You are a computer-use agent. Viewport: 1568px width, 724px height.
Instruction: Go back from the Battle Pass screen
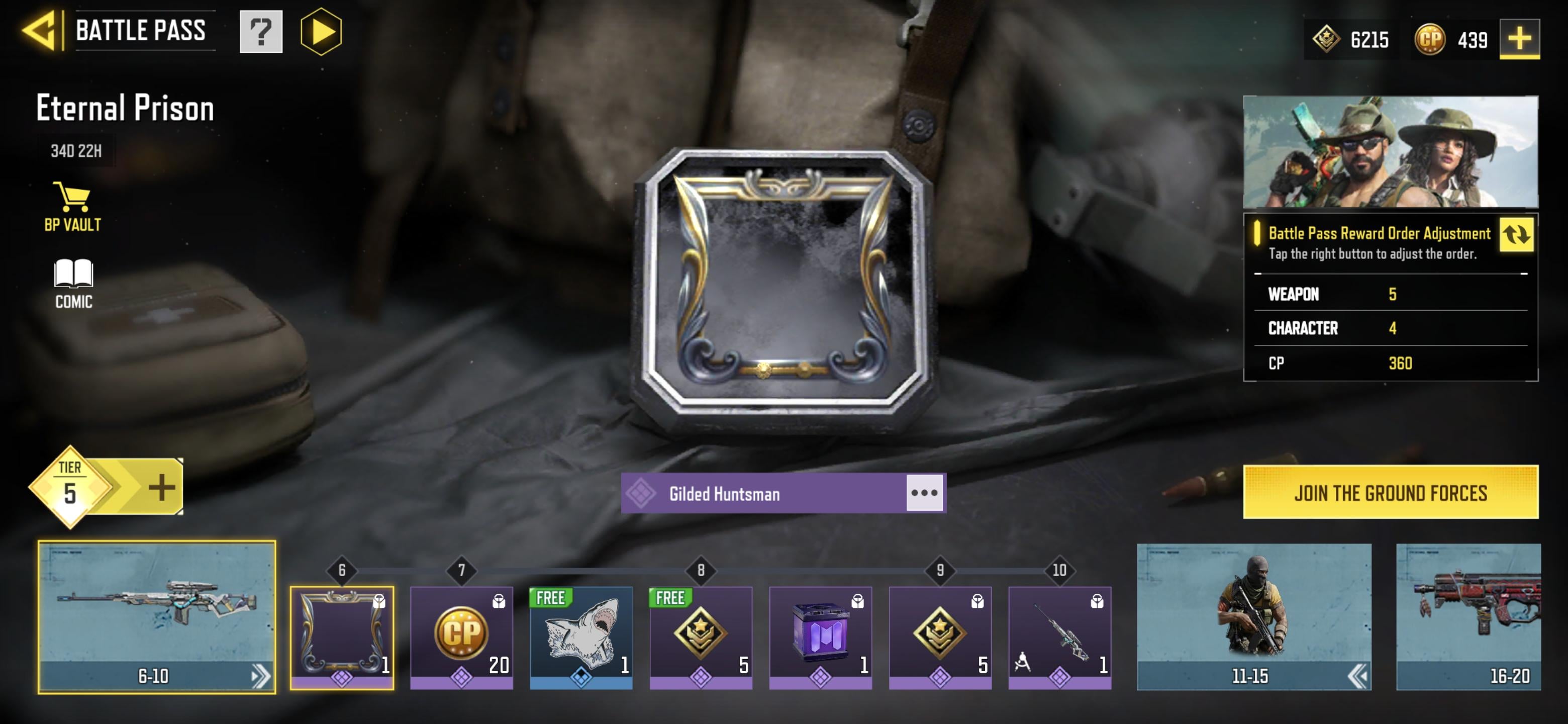pos(41,31)
